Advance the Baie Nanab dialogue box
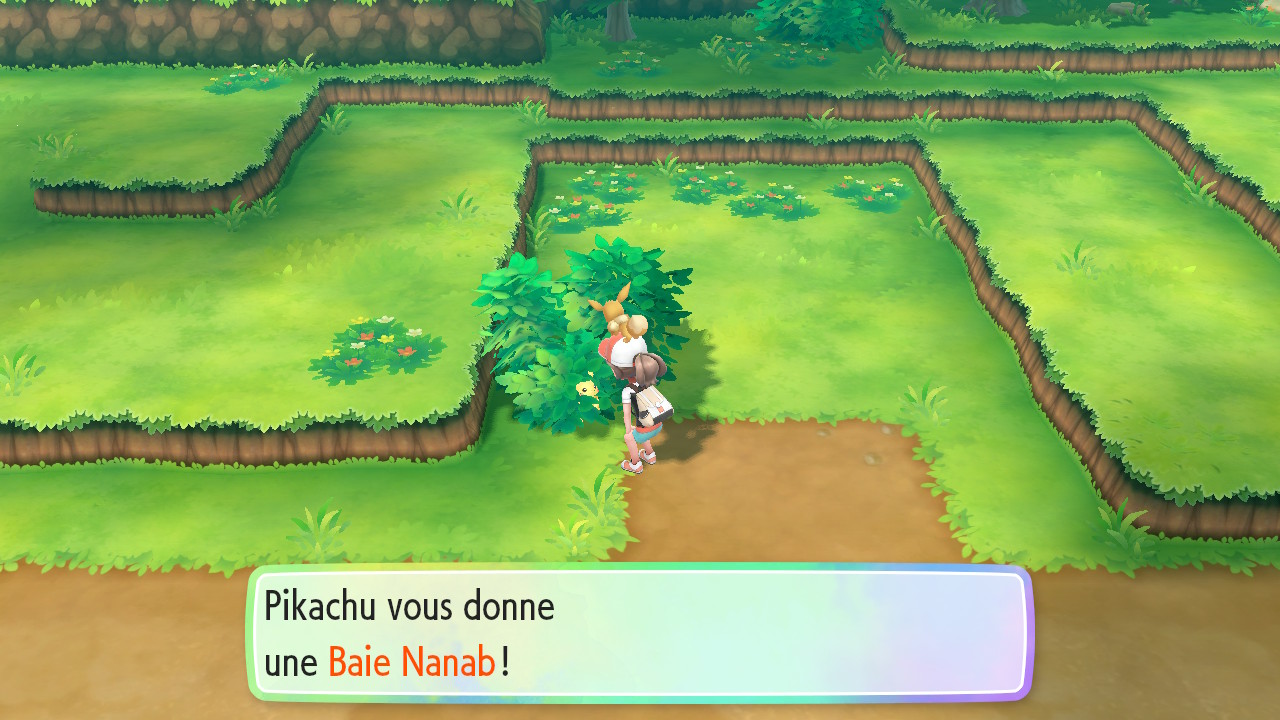1280x720 pixels. coord(640,633)
